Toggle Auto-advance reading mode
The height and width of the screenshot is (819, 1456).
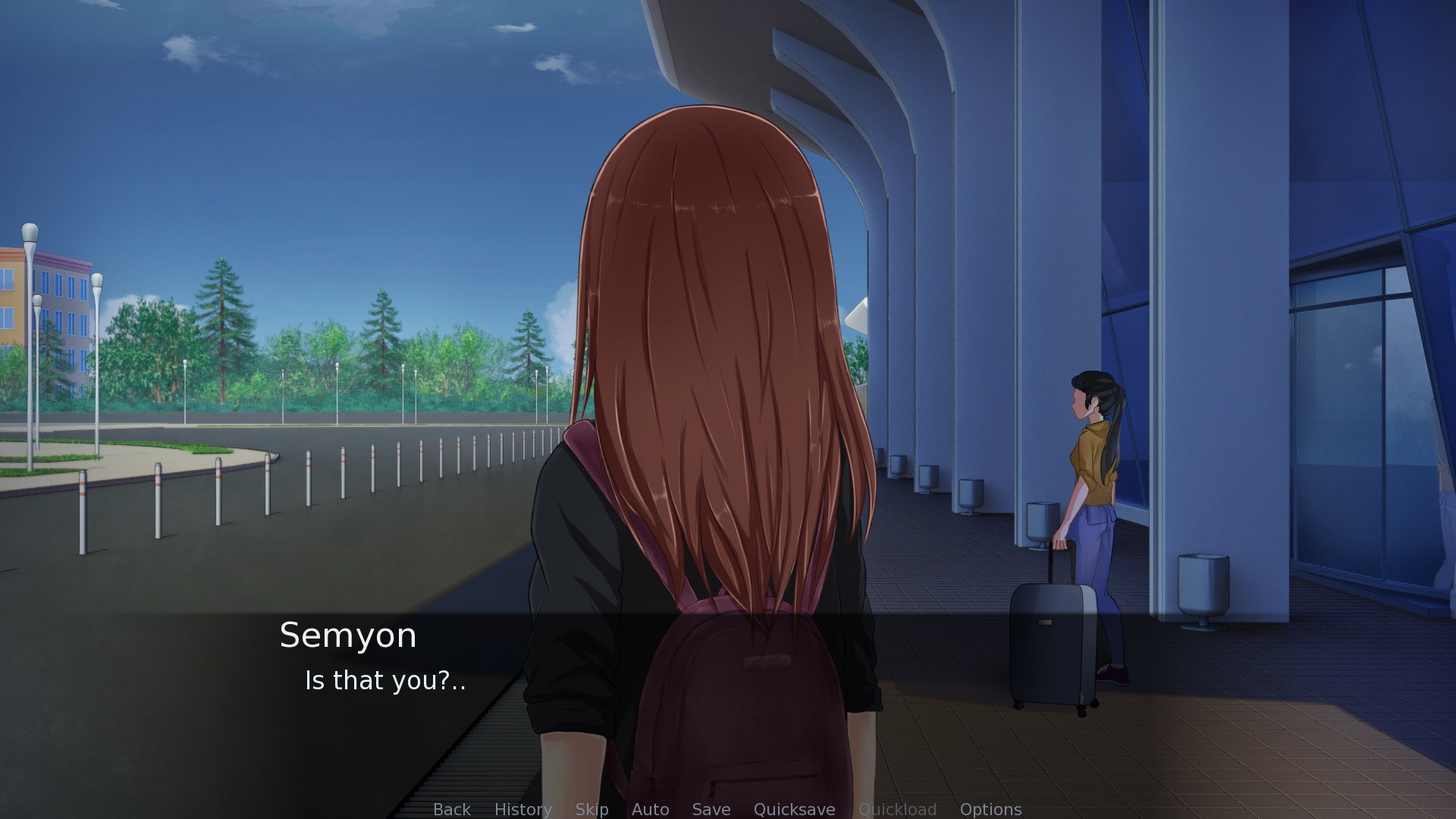650,809
